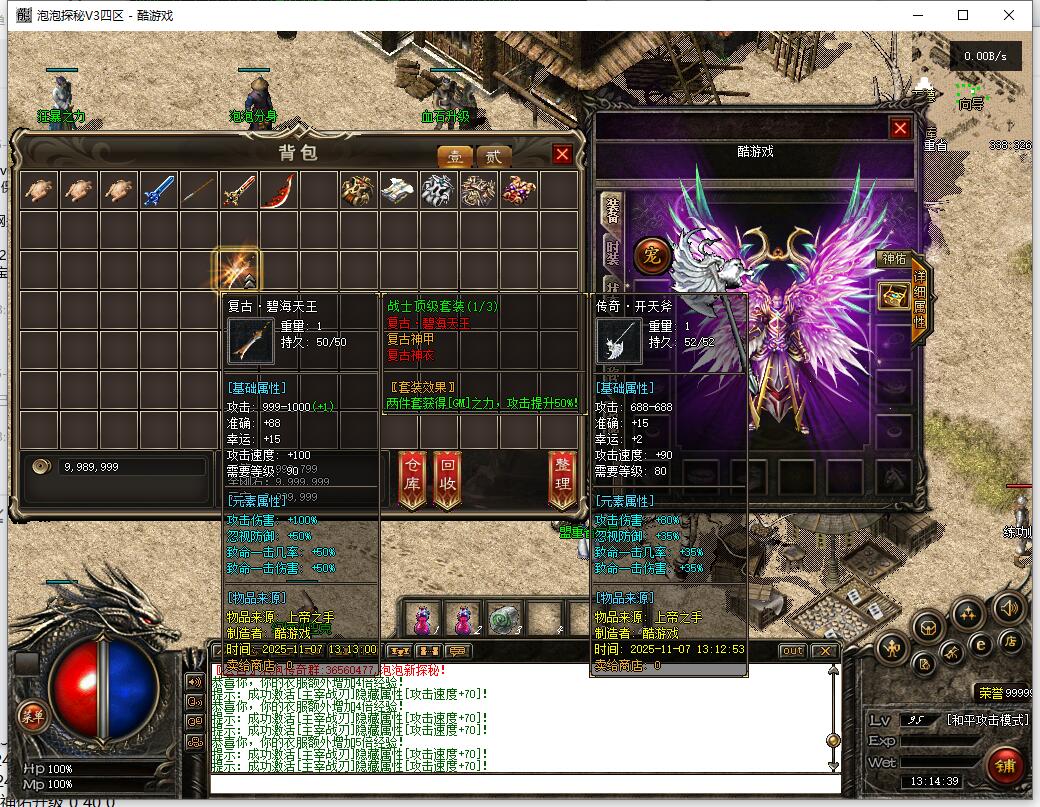
Task: Close the character equipment panel
Action: click(x=900, y=128)
